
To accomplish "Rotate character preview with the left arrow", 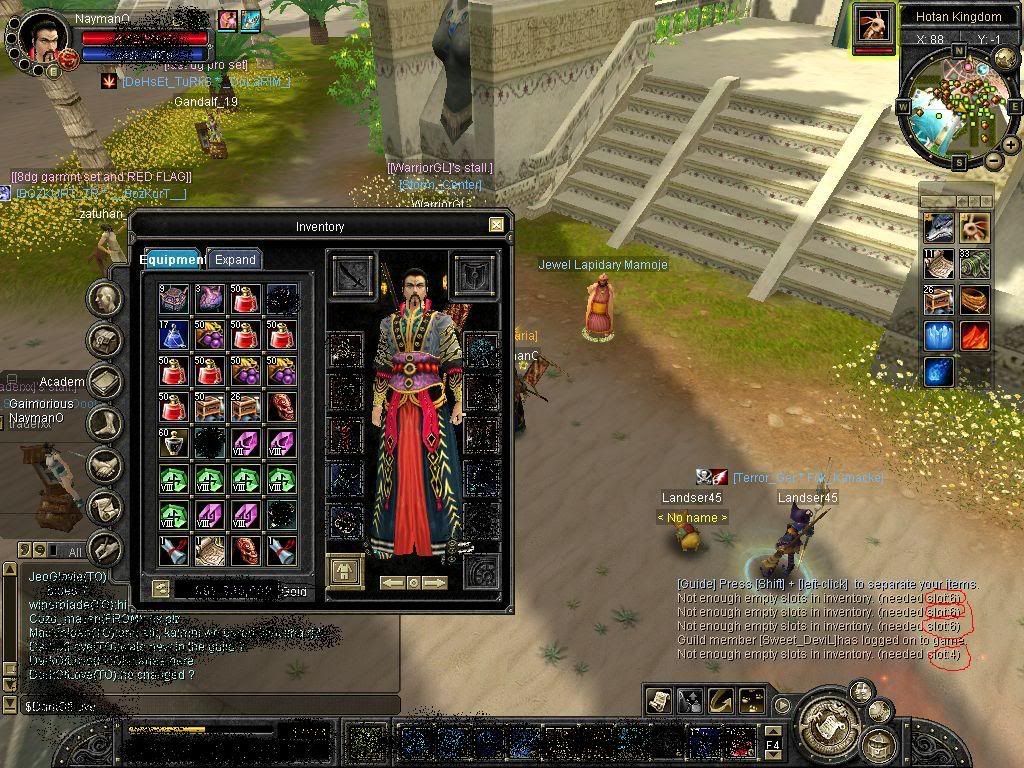I will (x=392, y=582).
